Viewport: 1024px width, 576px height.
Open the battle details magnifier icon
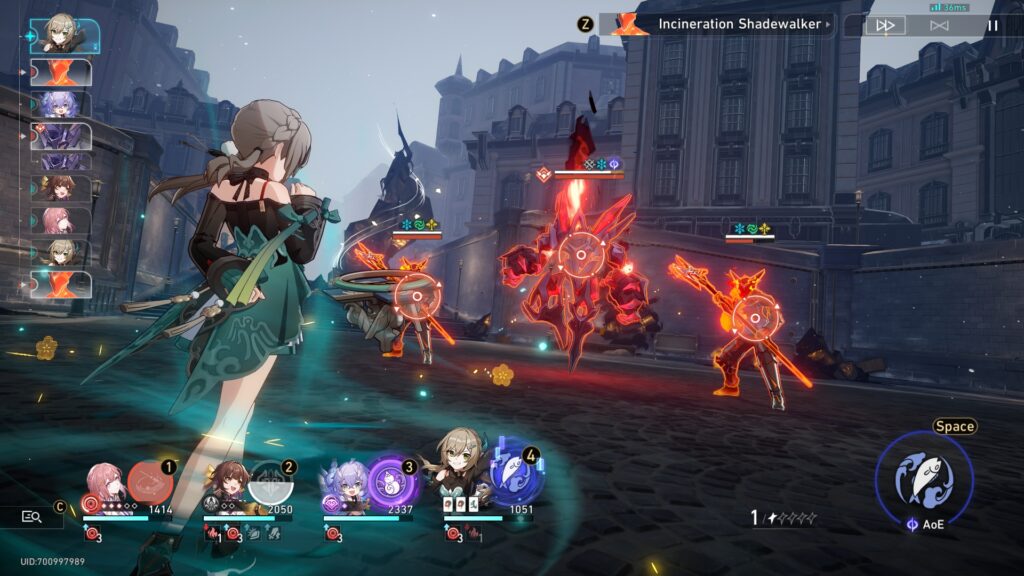click(32, 516)
